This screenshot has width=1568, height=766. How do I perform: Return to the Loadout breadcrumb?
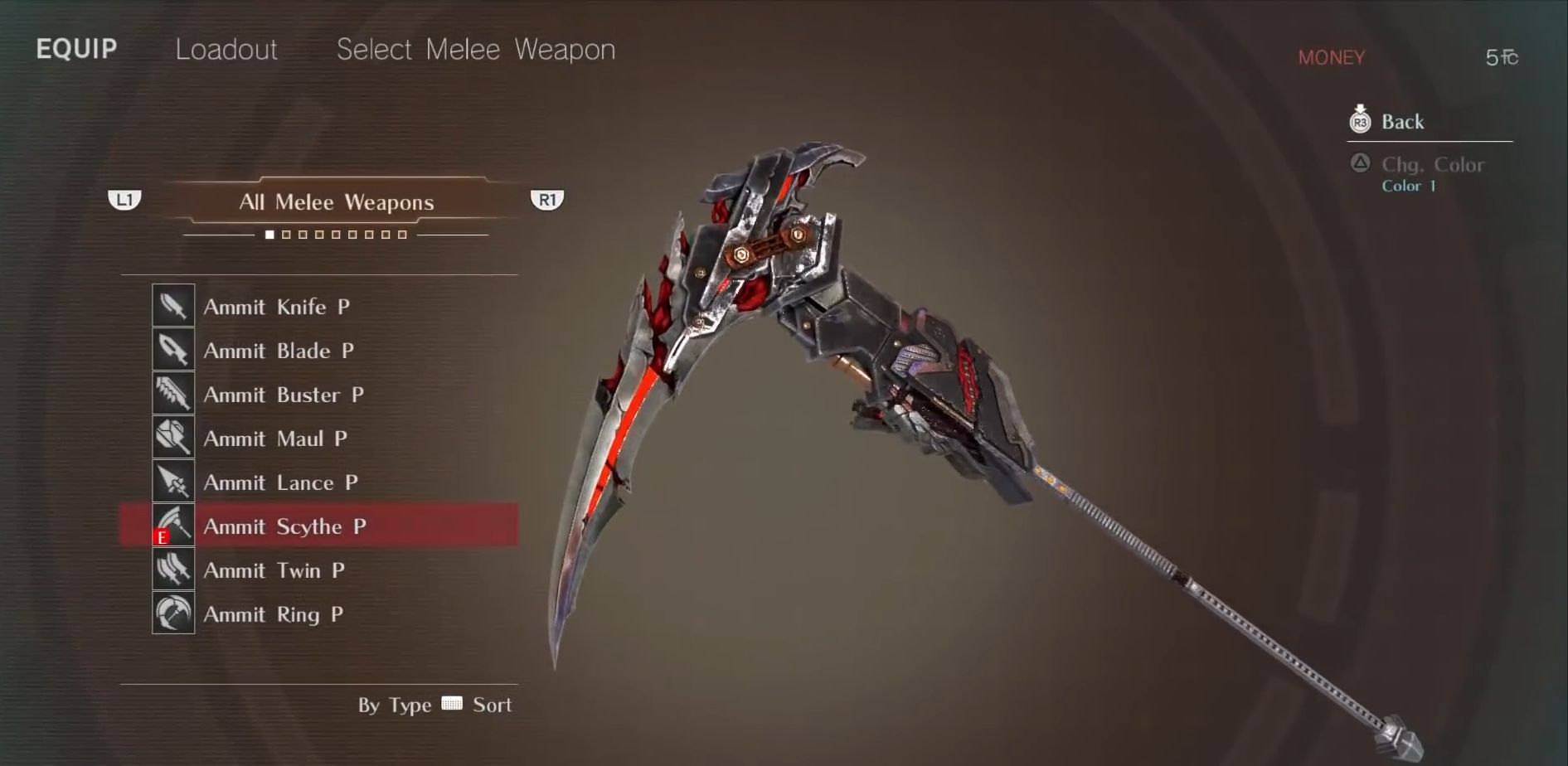pos(226,50)
